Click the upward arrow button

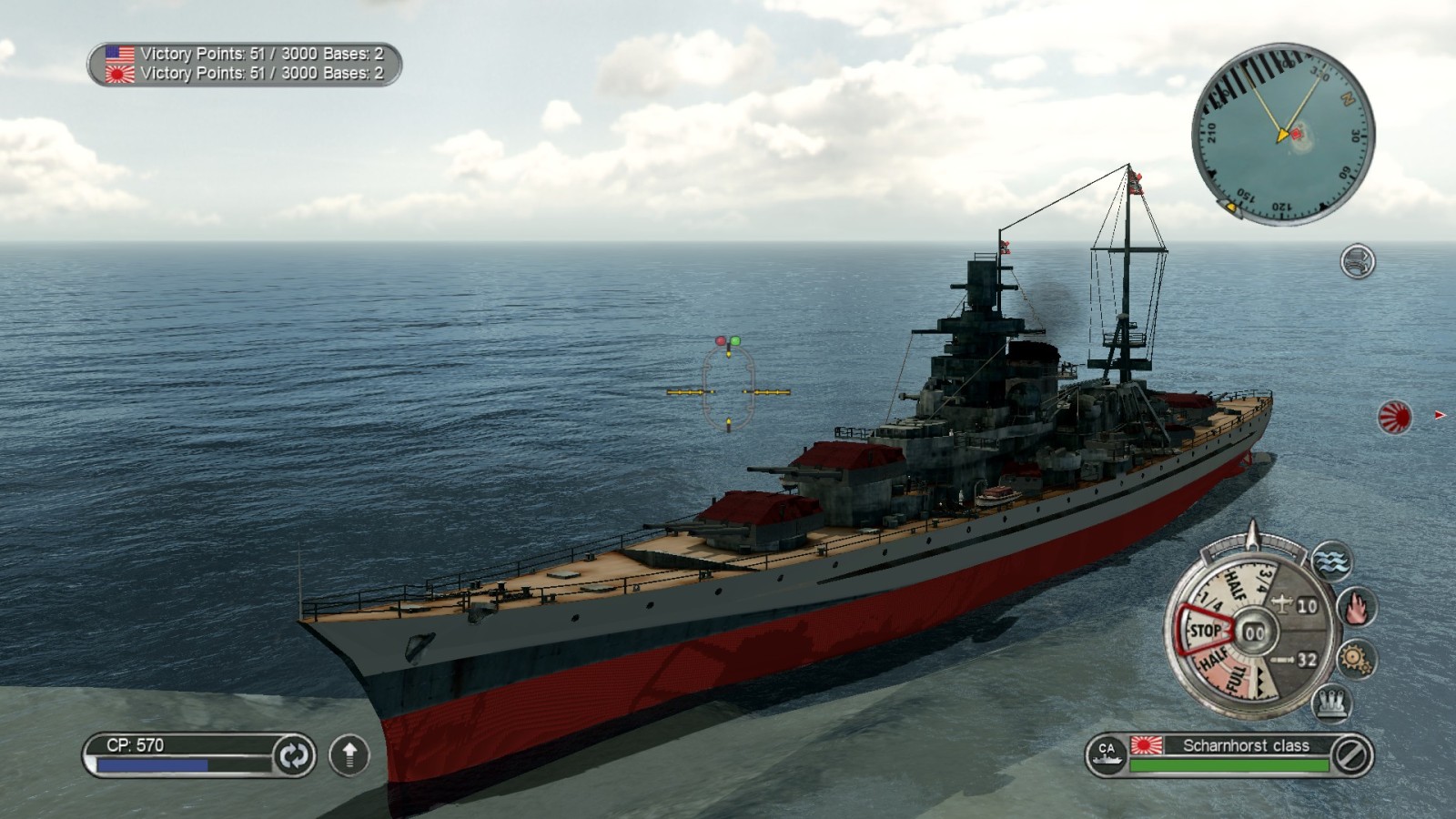click(x=349, y=754)
